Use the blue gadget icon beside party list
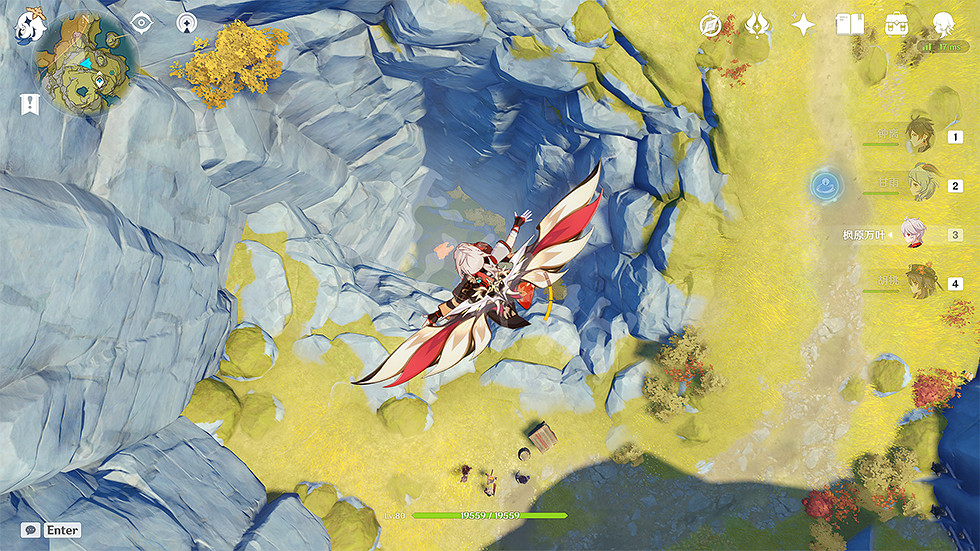This screenshot has width=980, height=551. [826, 183]
